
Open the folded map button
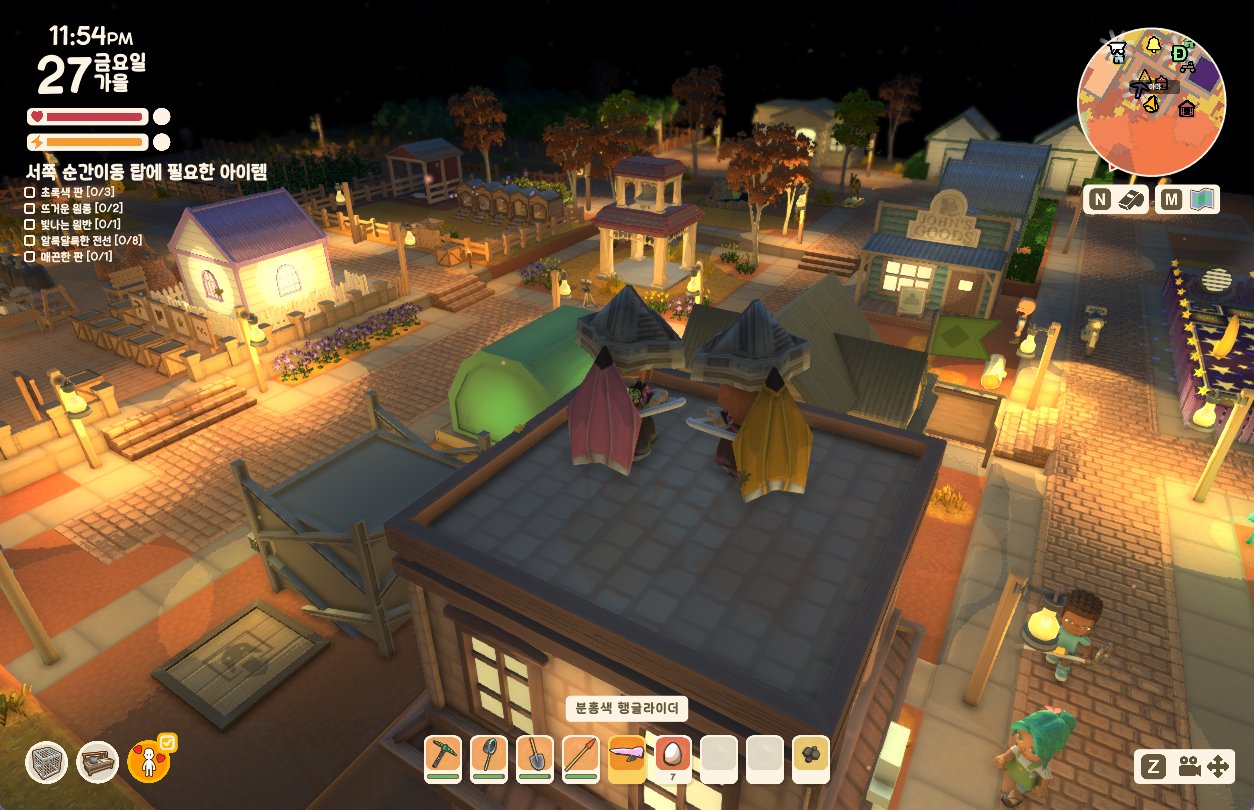[x=1201, y=200]
